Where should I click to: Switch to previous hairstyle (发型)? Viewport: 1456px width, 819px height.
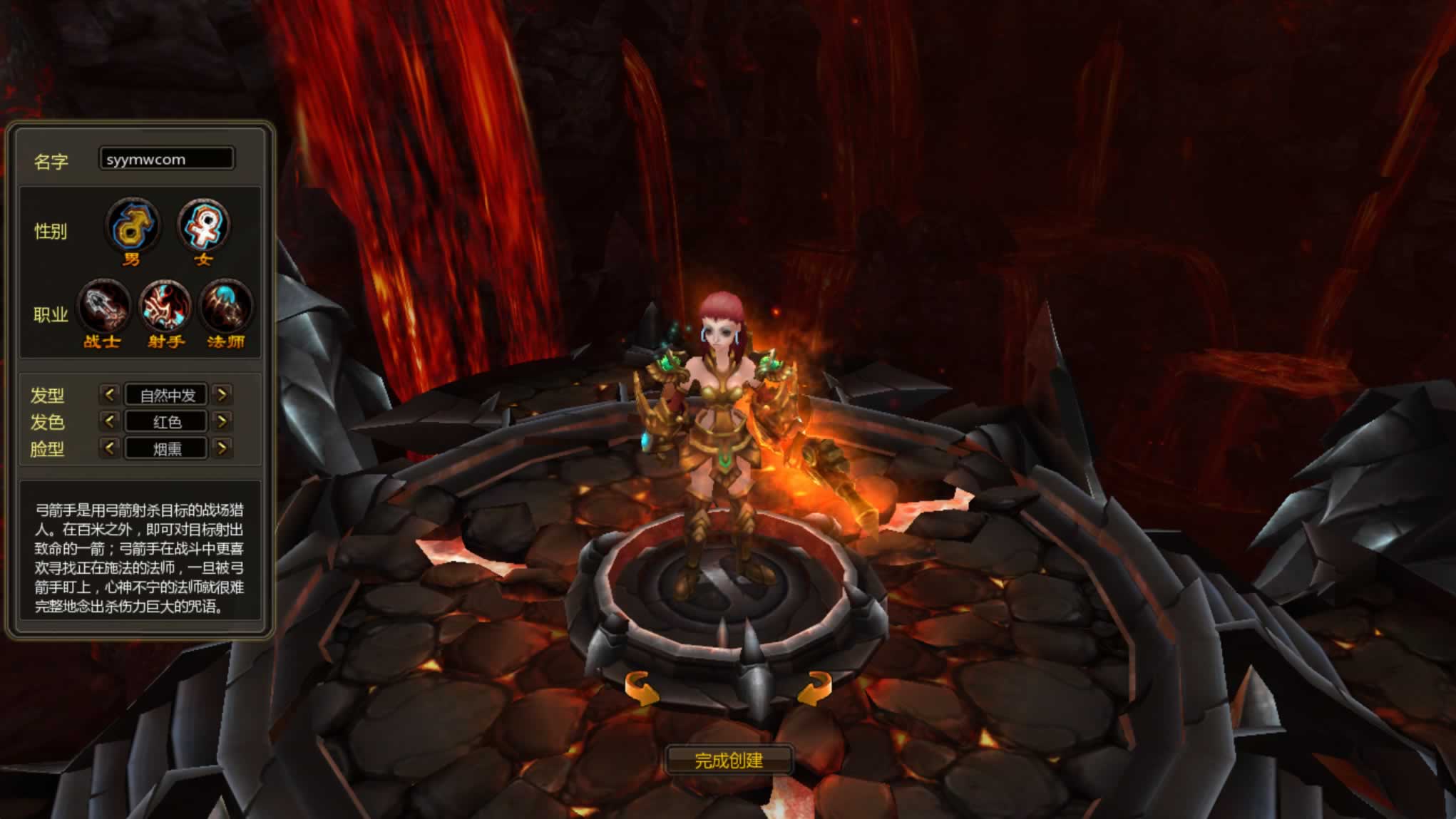109,394
